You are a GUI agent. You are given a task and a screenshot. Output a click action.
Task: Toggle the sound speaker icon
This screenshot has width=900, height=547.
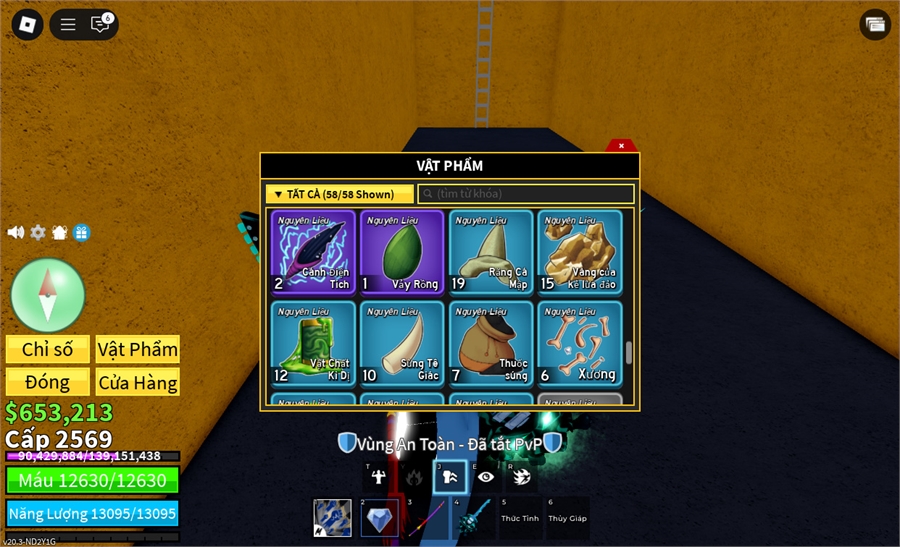coord(16,232)
